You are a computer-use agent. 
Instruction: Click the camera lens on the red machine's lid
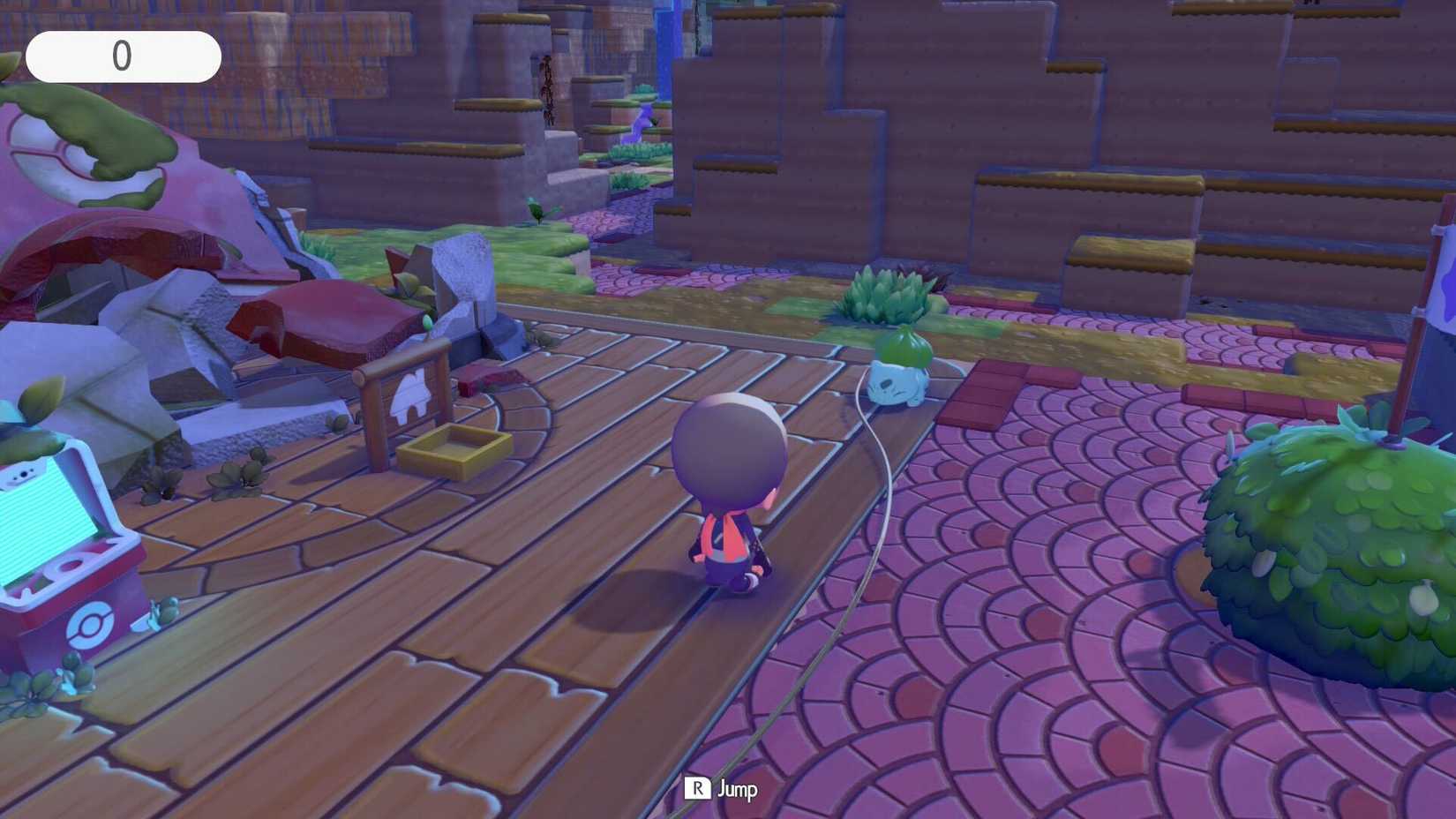tap(23, 475)
